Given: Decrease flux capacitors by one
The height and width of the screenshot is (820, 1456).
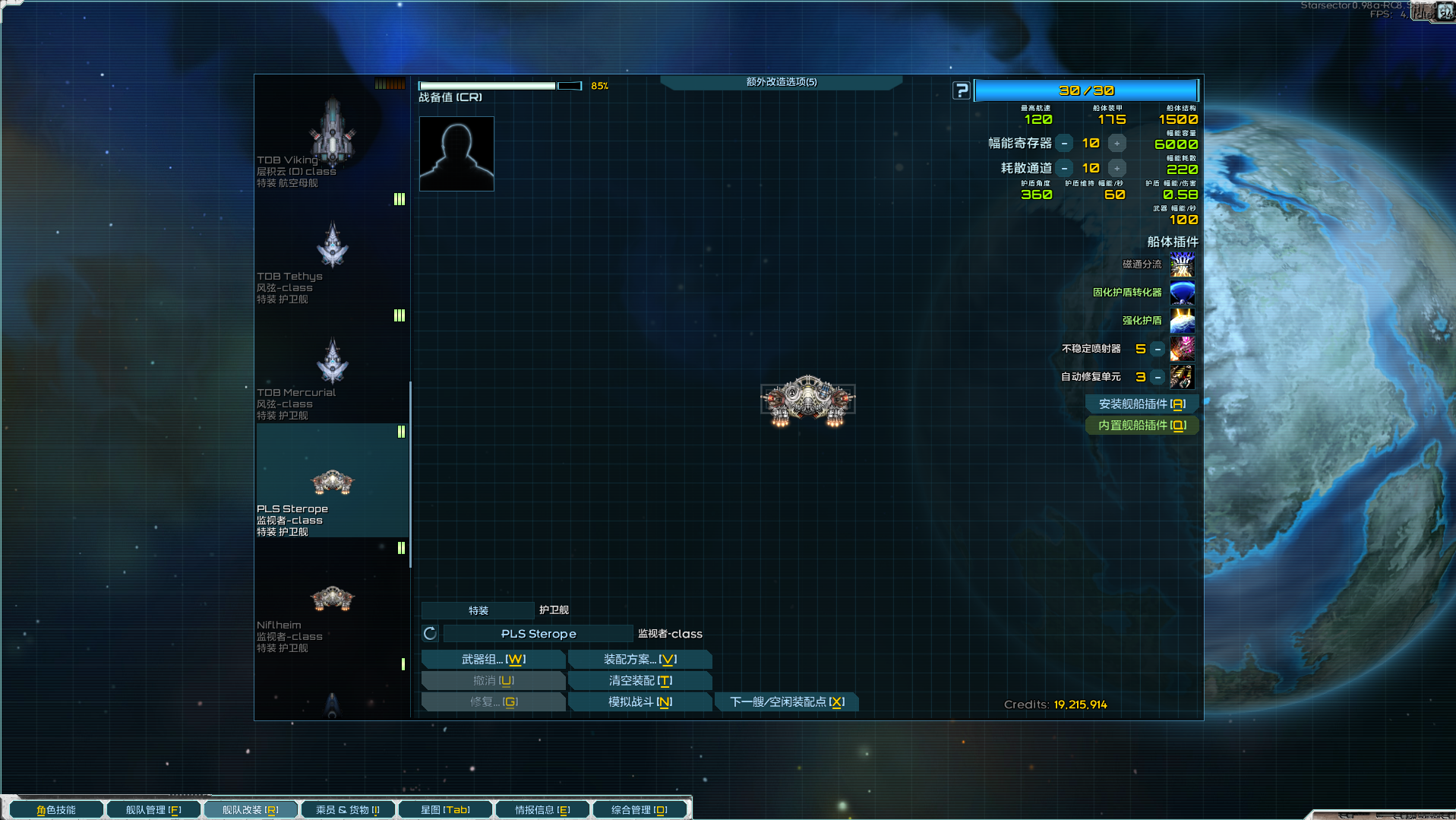Looking at the screenshot, I should [1065, 144].
